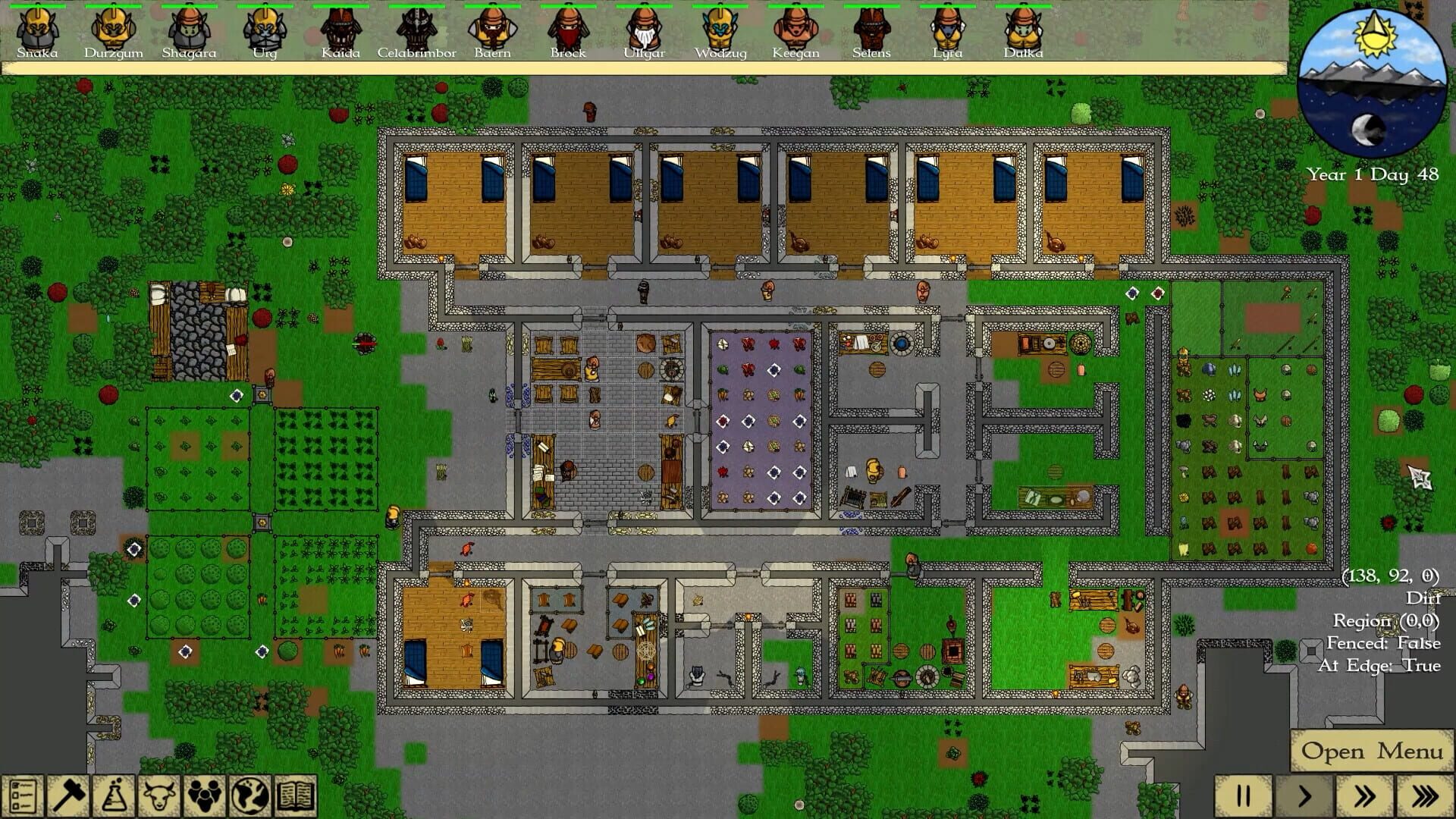The width and height of the screenshot is (1456, 819).
Task: Select colonist Celabrimbor's portrait
Action: [418, 30]
